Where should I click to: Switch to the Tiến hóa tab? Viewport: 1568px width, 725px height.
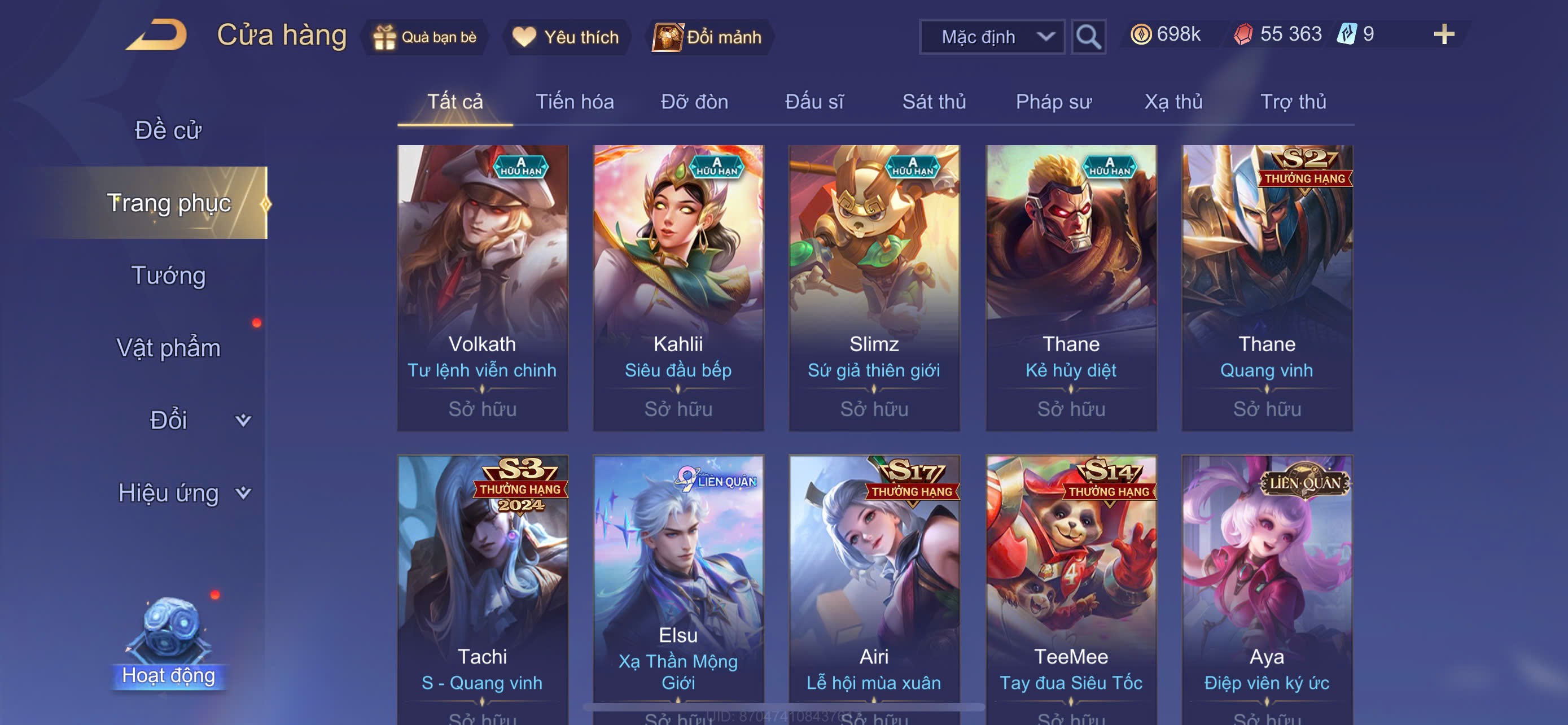[574, 102]
